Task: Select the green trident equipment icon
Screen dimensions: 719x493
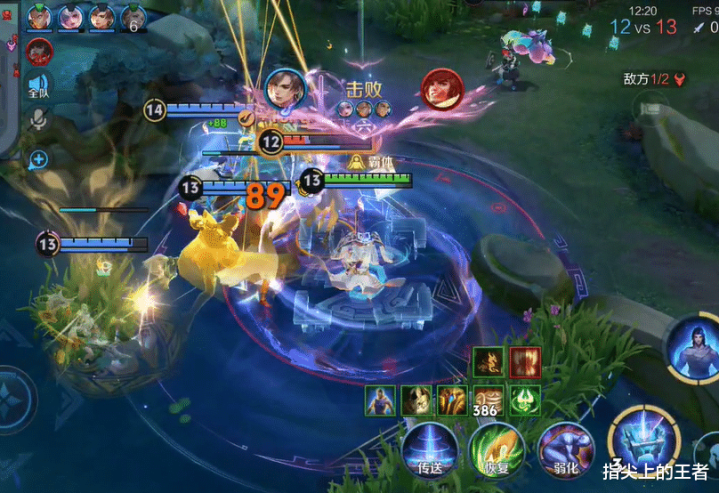Action: point(525,400)
